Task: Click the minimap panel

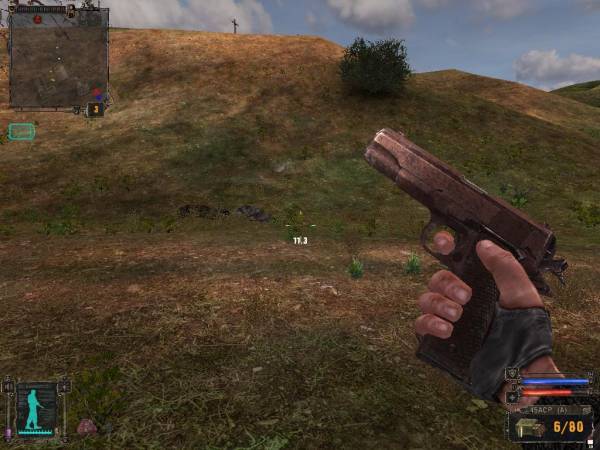Action: (x=58, y=58)
